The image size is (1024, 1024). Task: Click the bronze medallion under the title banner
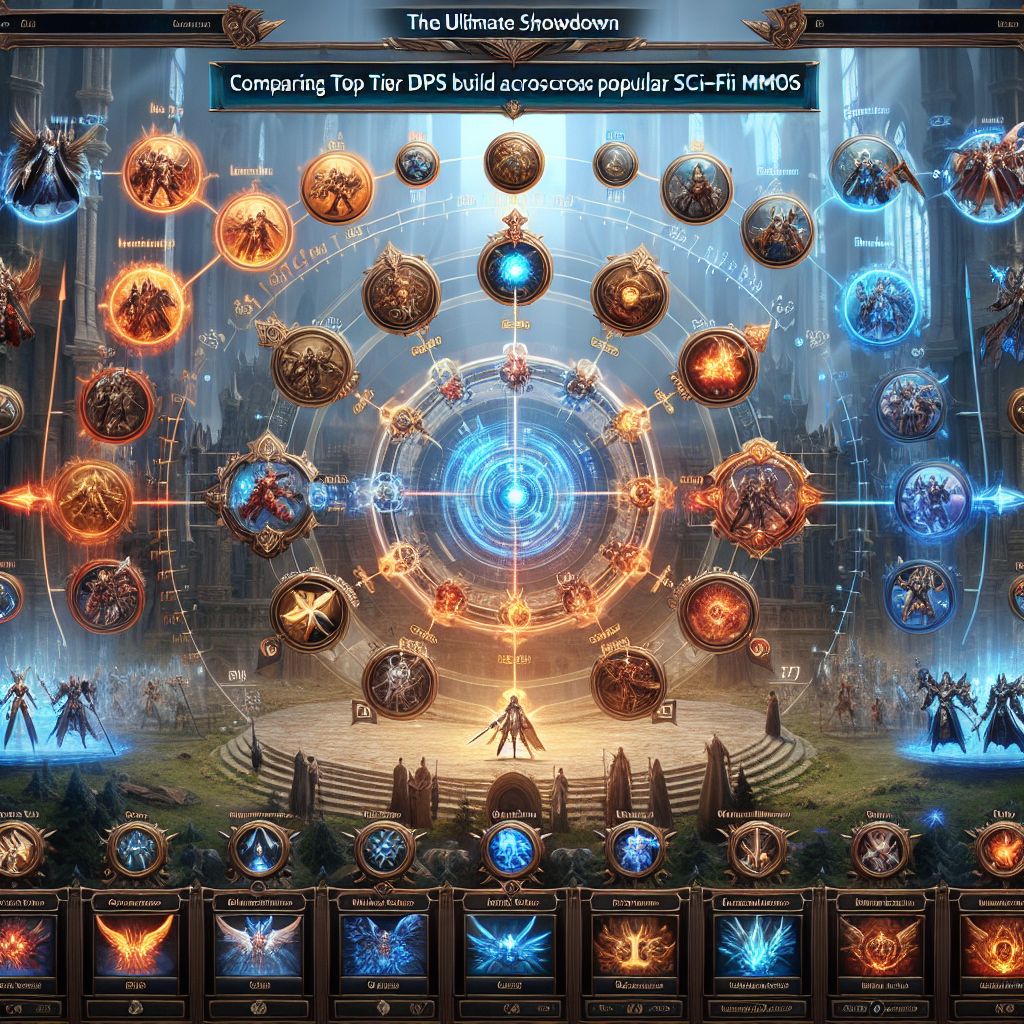point(514,163)
